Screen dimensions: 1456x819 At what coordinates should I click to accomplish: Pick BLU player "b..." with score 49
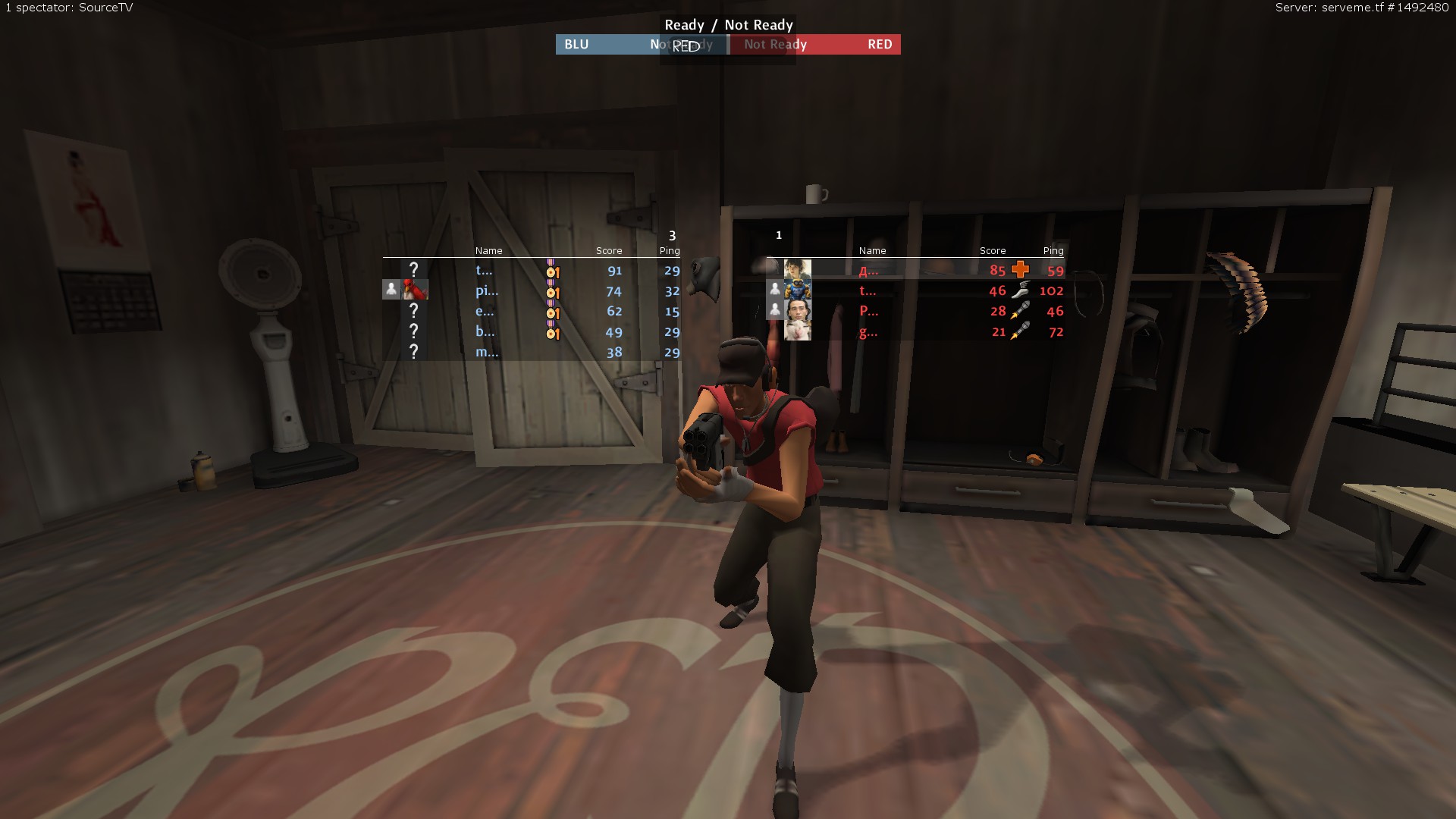point(531,331)
